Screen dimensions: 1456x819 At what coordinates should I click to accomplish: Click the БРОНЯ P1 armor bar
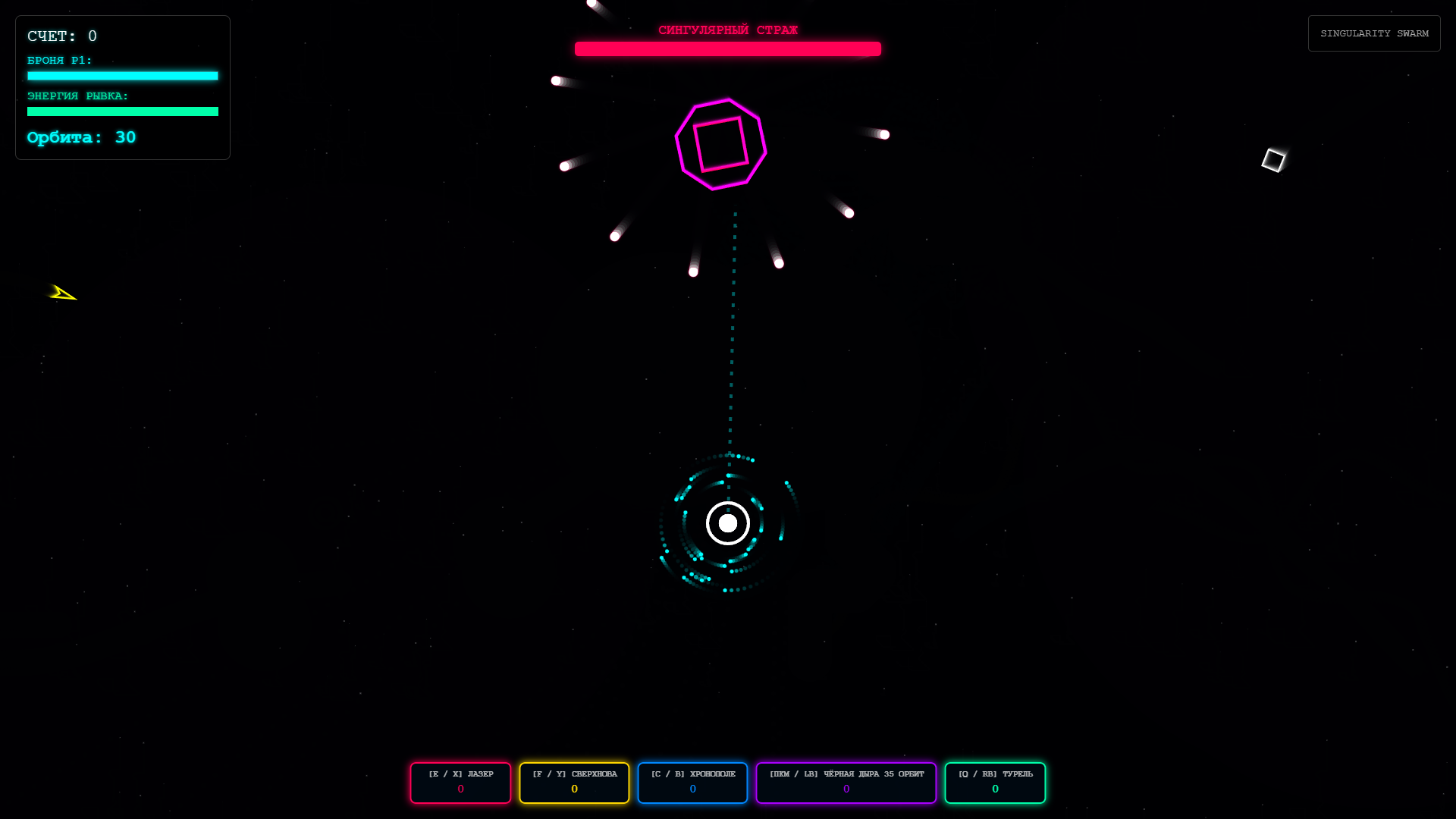[122, 76]
